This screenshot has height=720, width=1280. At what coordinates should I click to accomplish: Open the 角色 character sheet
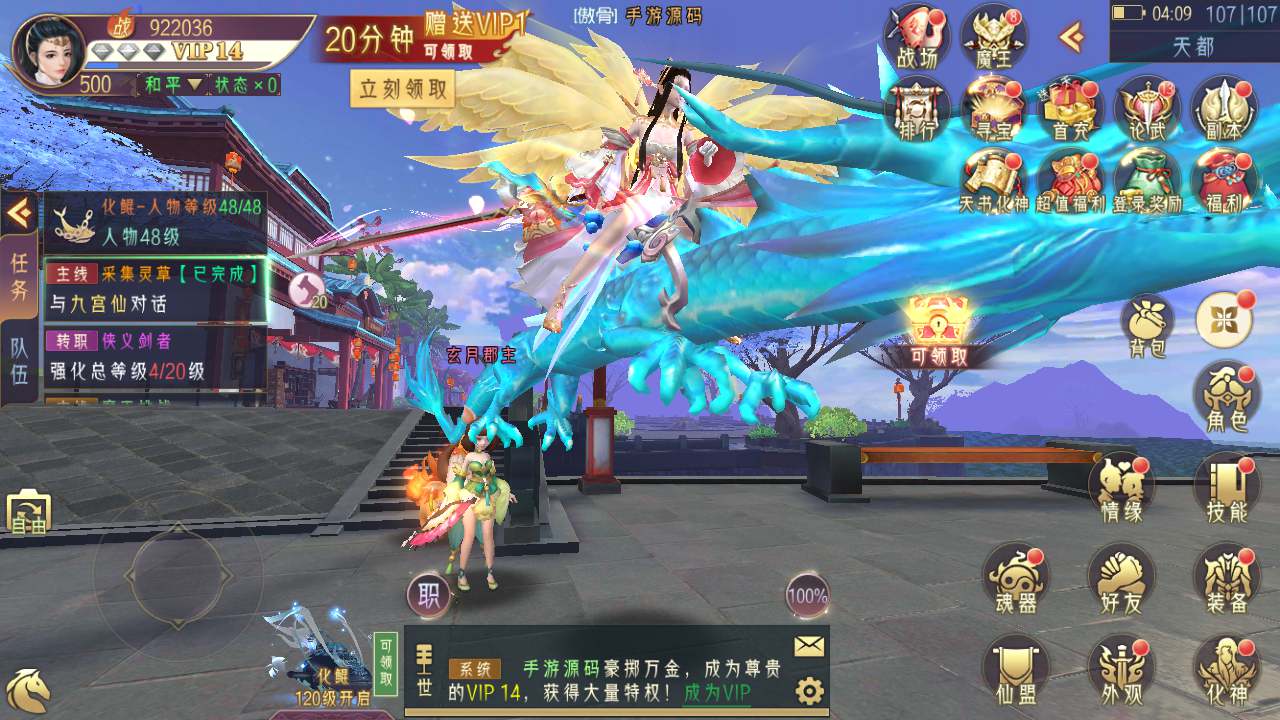coord(1226,397)
